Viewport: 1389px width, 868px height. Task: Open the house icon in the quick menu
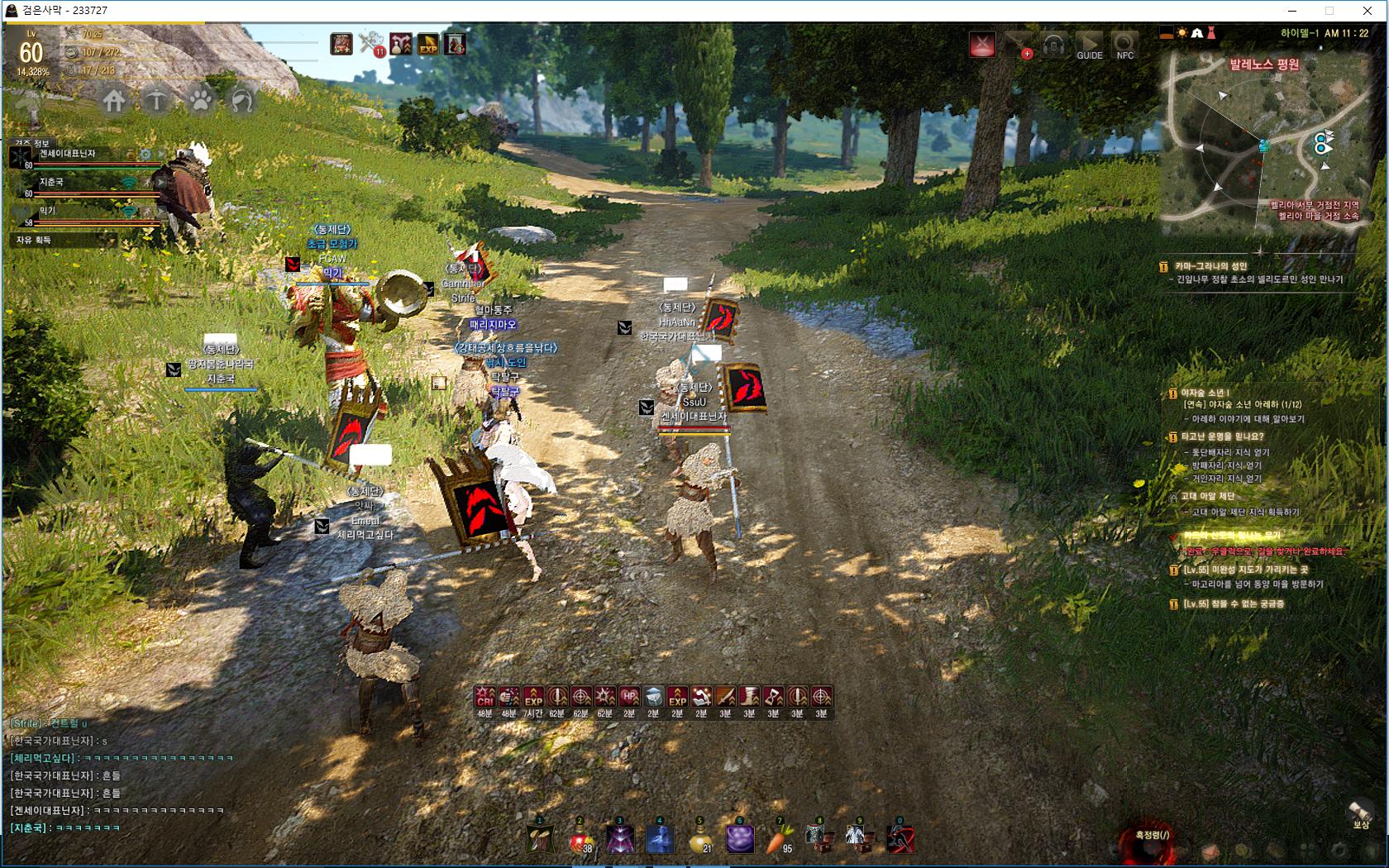coord(114,101)
